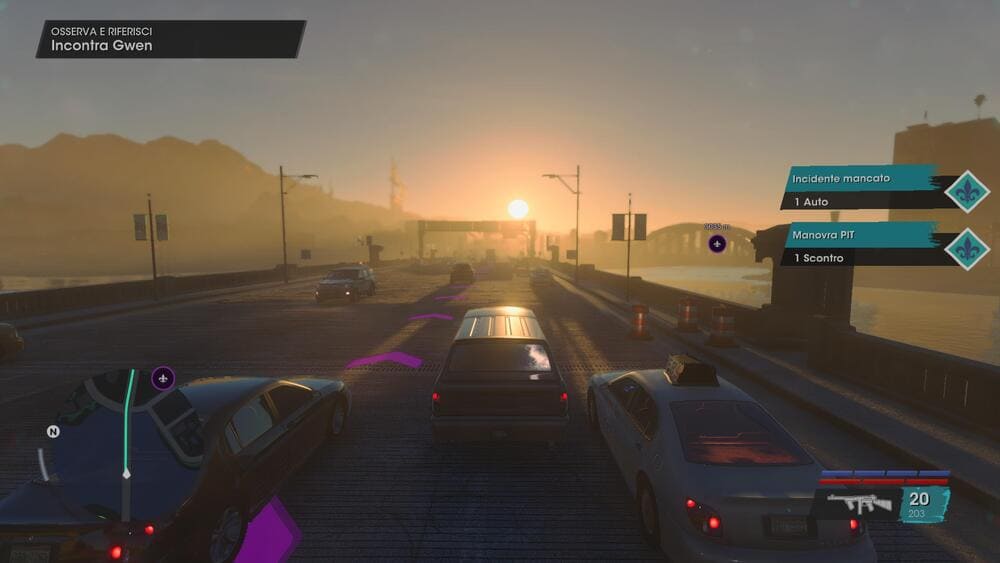
Task: Click the submachine gun weapon icon
Action: (859, 503)
